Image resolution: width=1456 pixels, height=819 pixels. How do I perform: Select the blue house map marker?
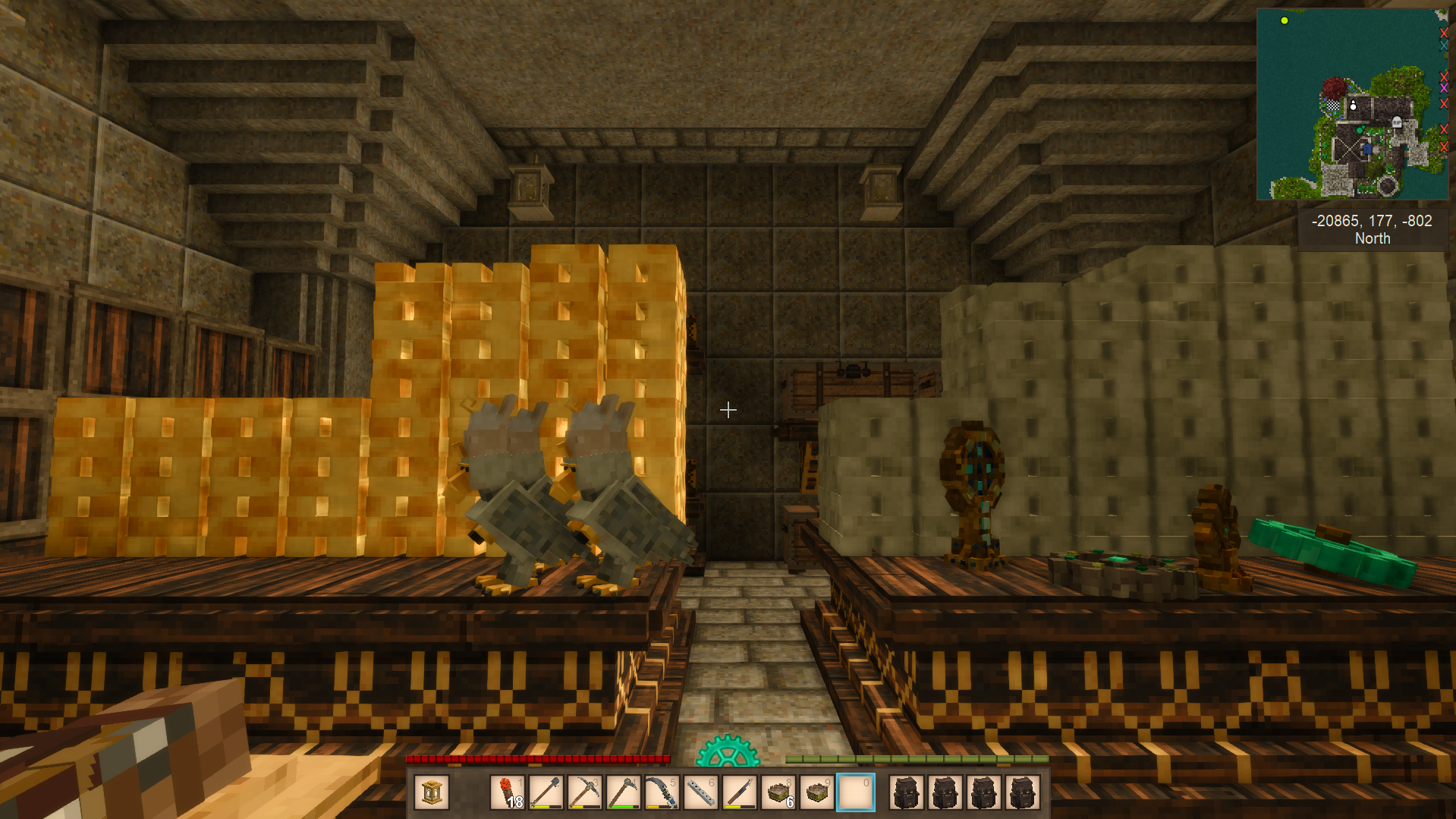(x=1367, y=149)
